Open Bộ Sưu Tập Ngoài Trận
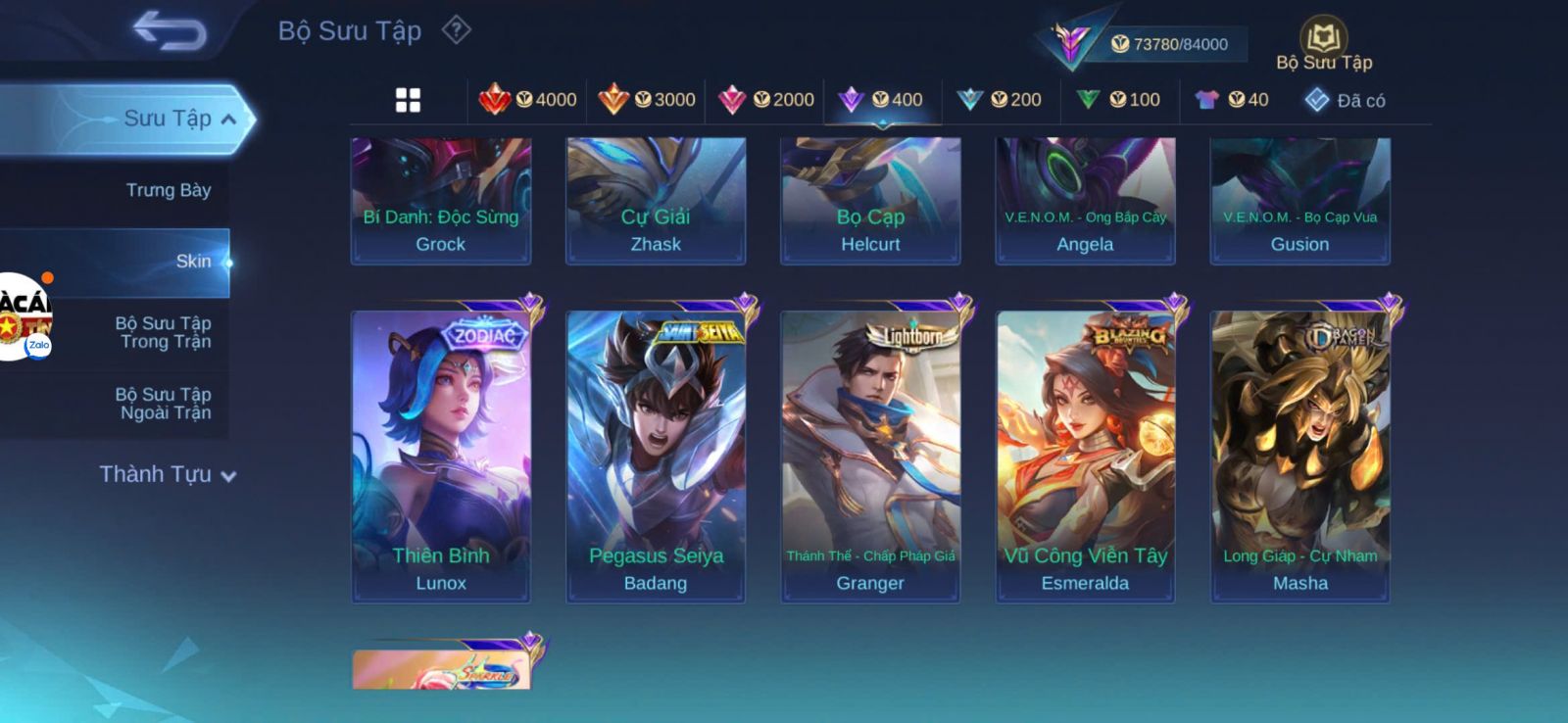 [165, 404]
